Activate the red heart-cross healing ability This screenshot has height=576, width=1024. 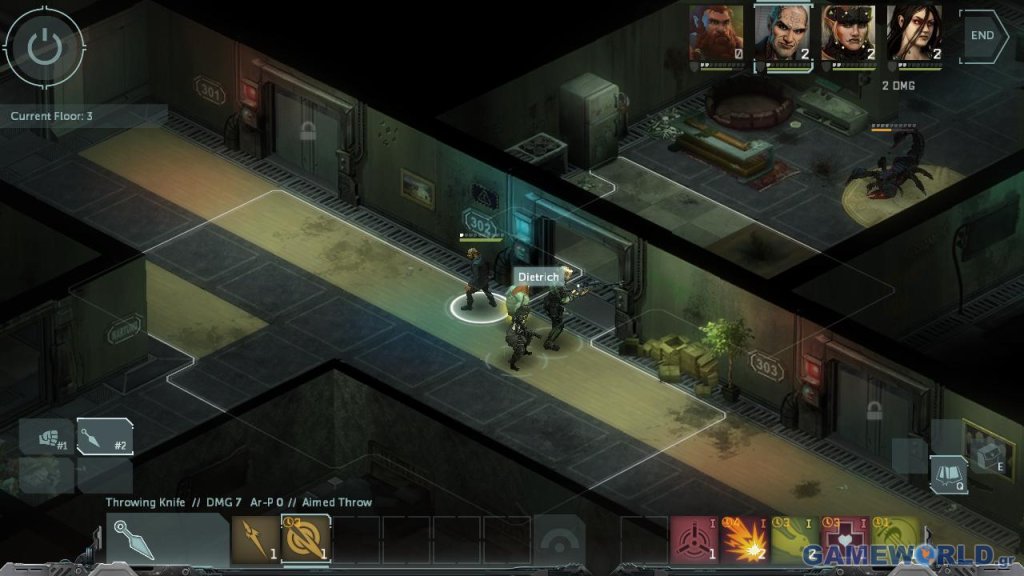point(843,540)
